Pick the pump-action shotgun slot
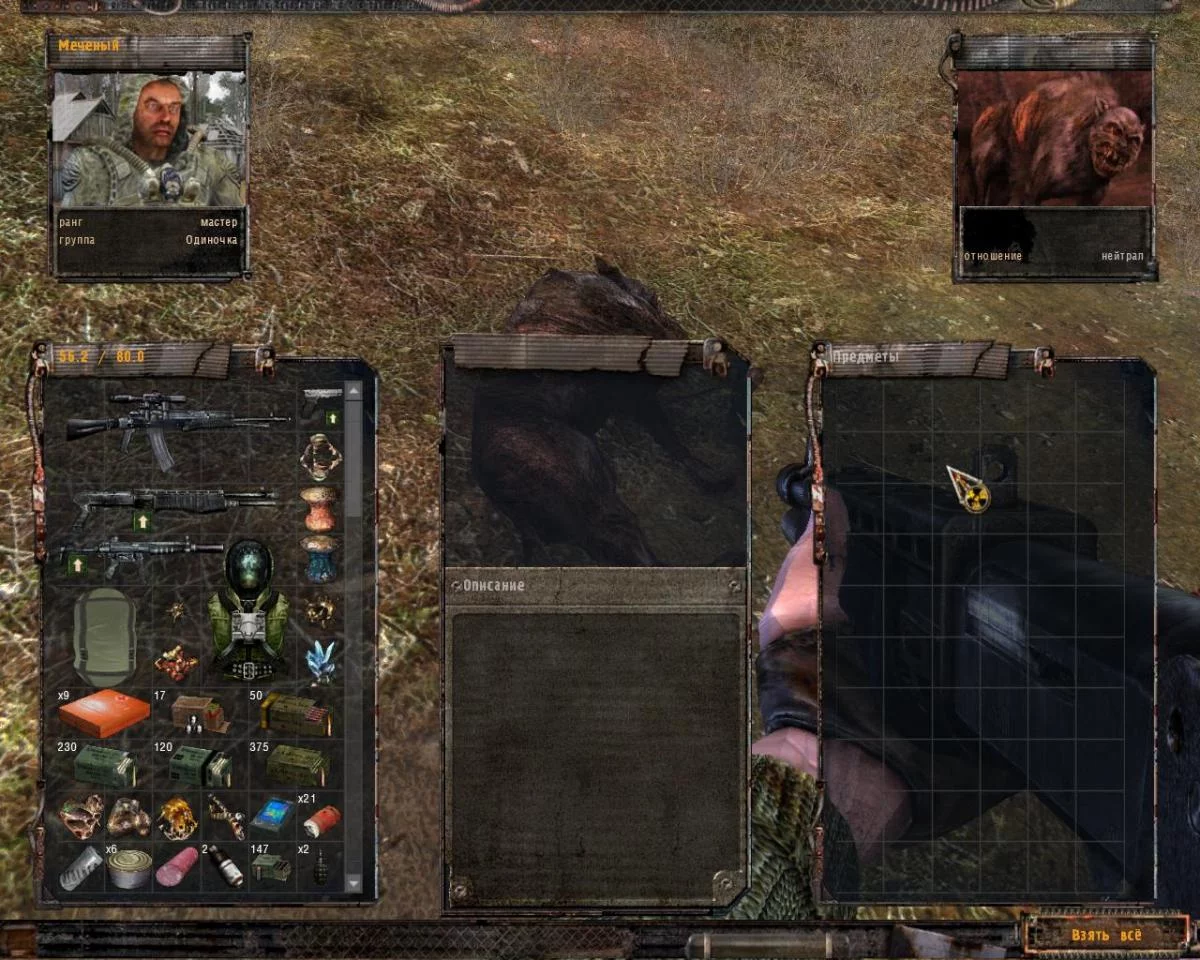This screenshot has width=1200, height=960. pos(175,500)
